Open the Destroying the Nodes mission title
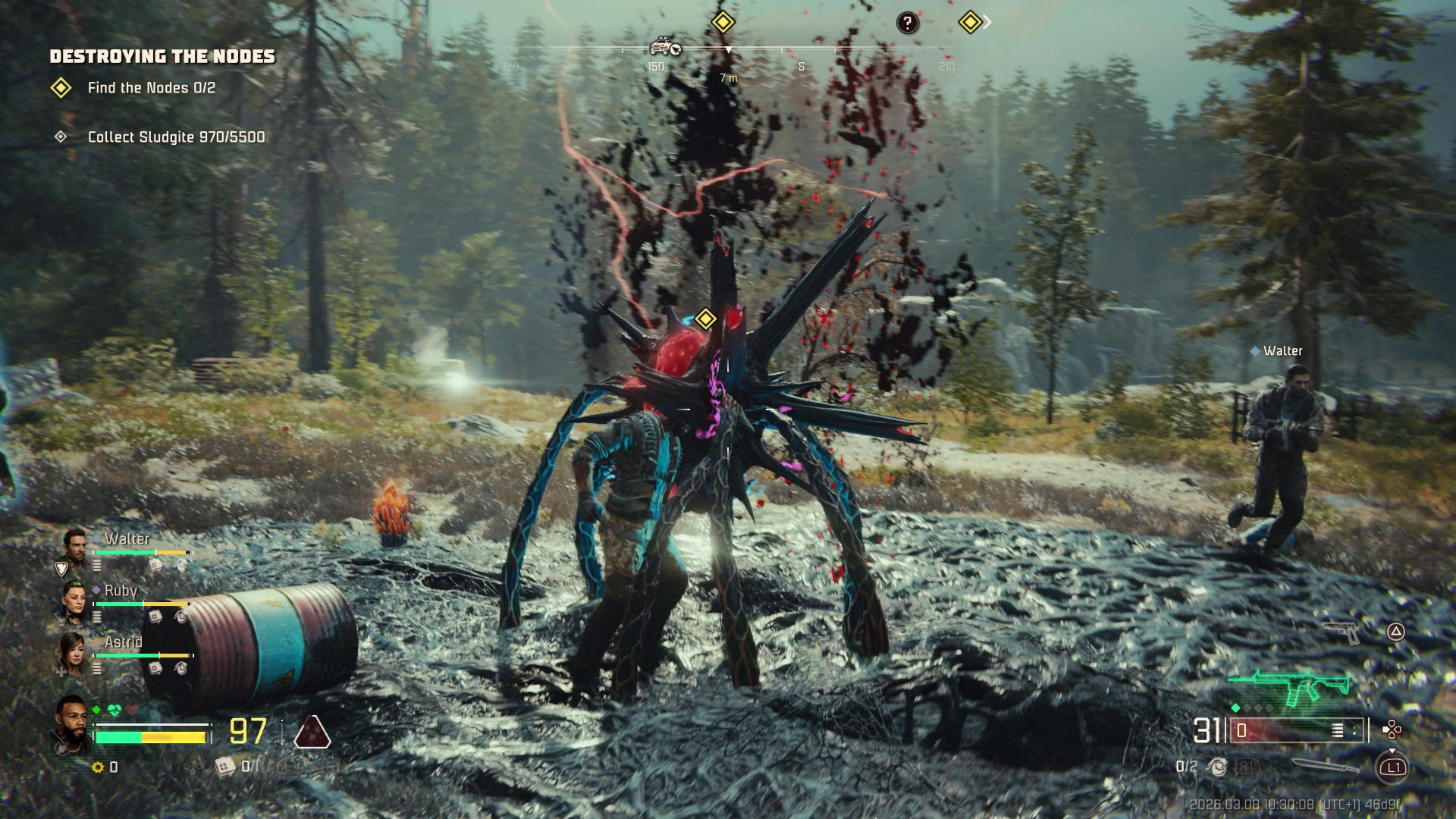1456x819 pixels. point(162,56)
